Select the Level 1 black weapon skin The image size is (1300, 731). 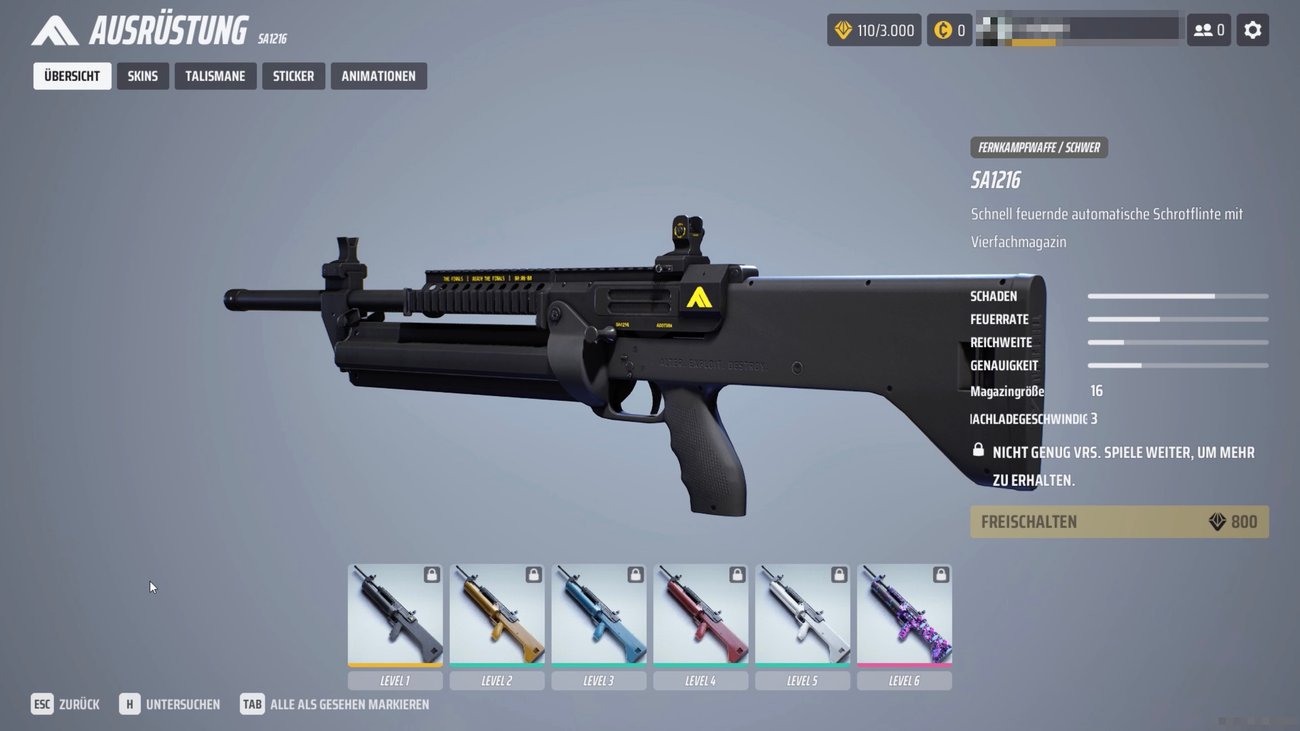coord(395,615)
